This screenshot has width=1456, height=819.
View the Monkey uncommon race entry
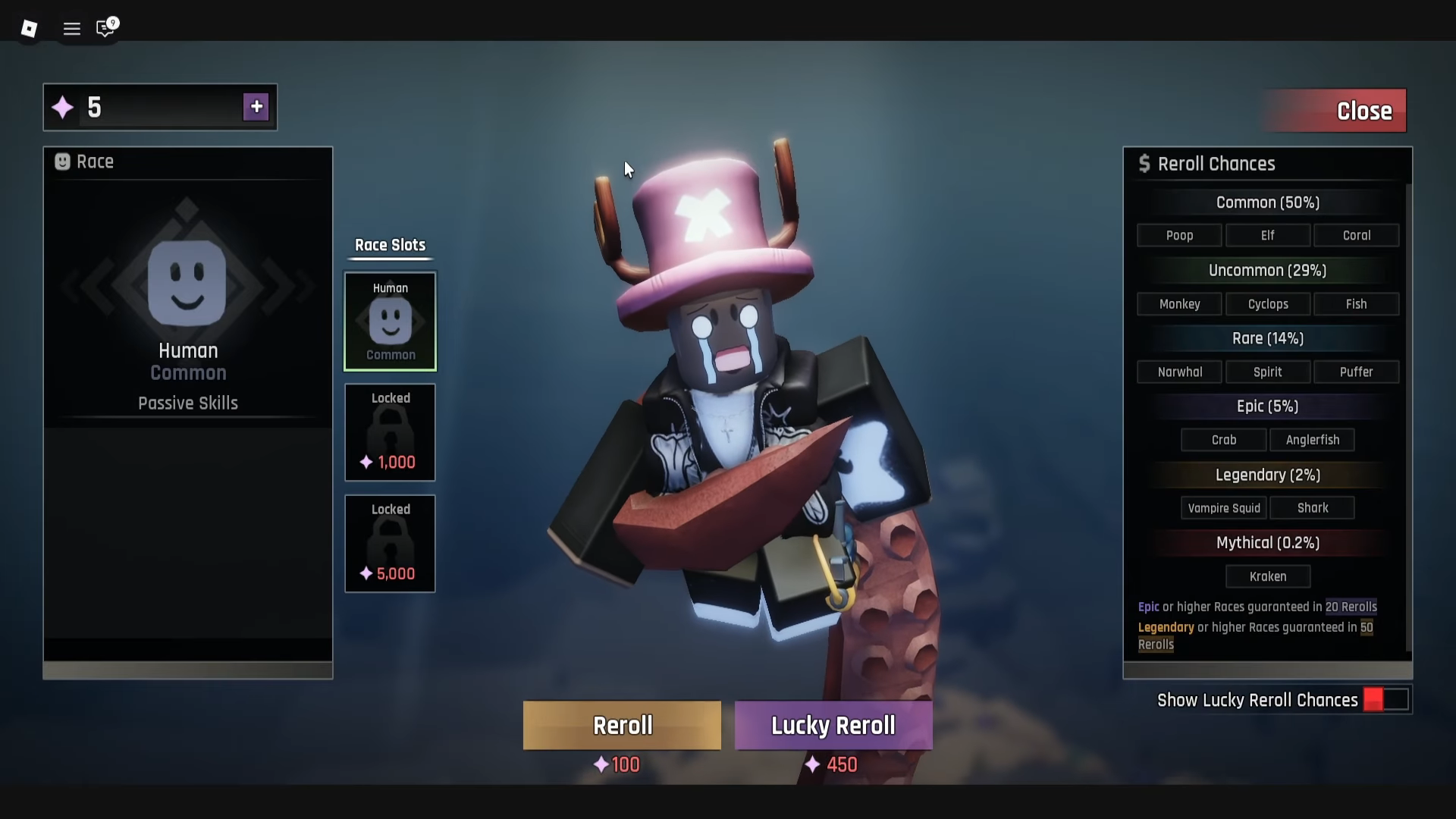click(1179, 304)
